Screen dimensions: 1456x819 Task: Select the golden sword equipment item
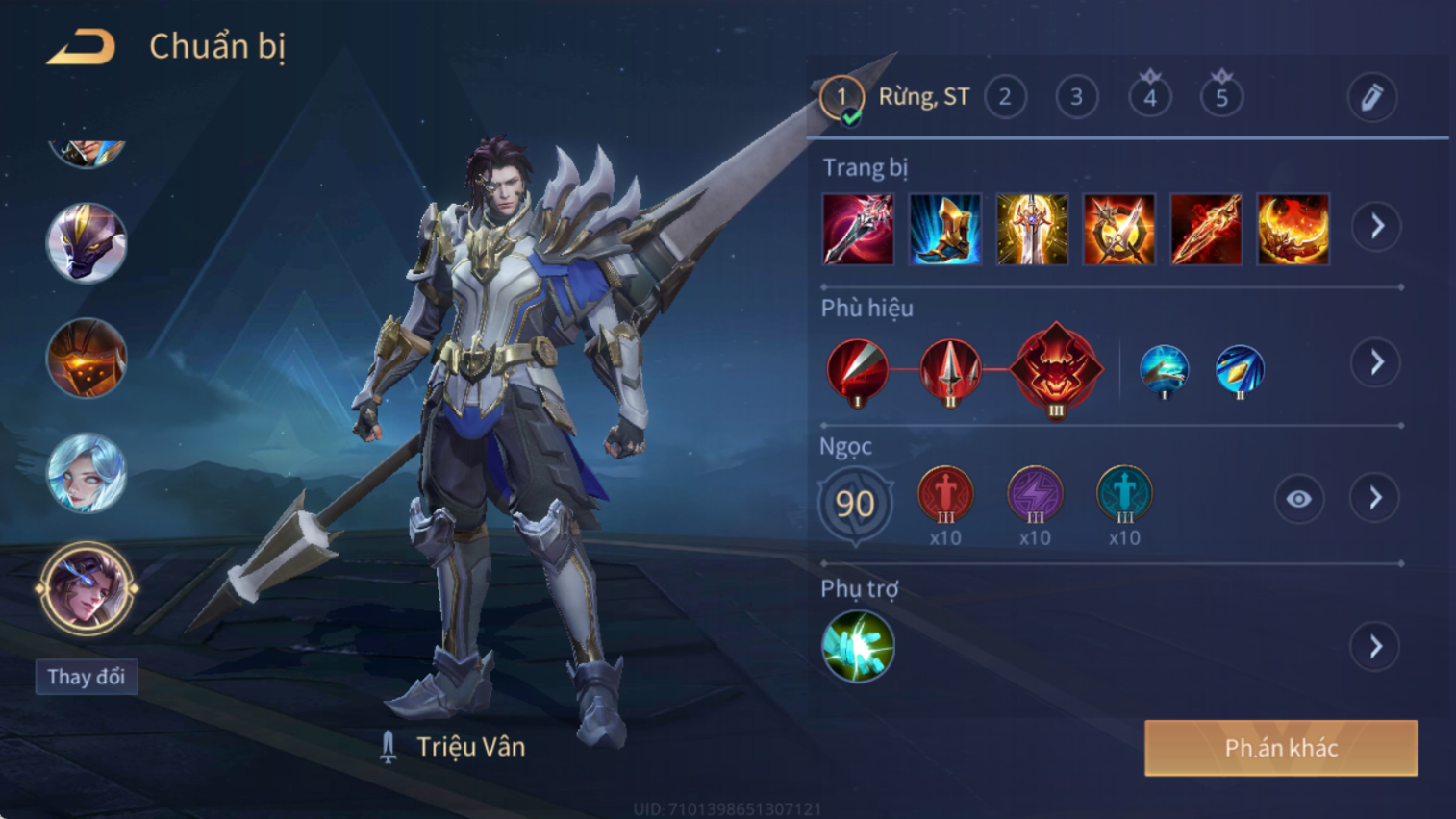1032,229
